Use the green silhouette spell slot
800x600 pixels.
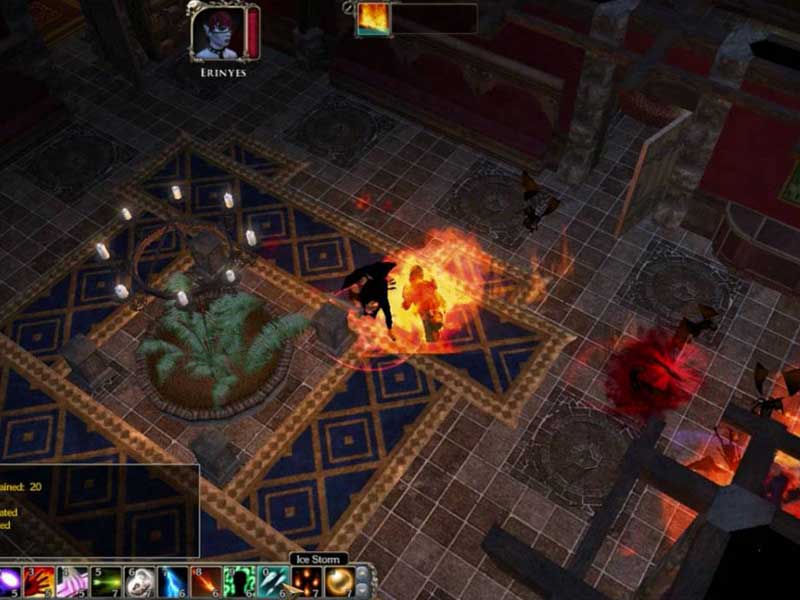coord(238,581)
